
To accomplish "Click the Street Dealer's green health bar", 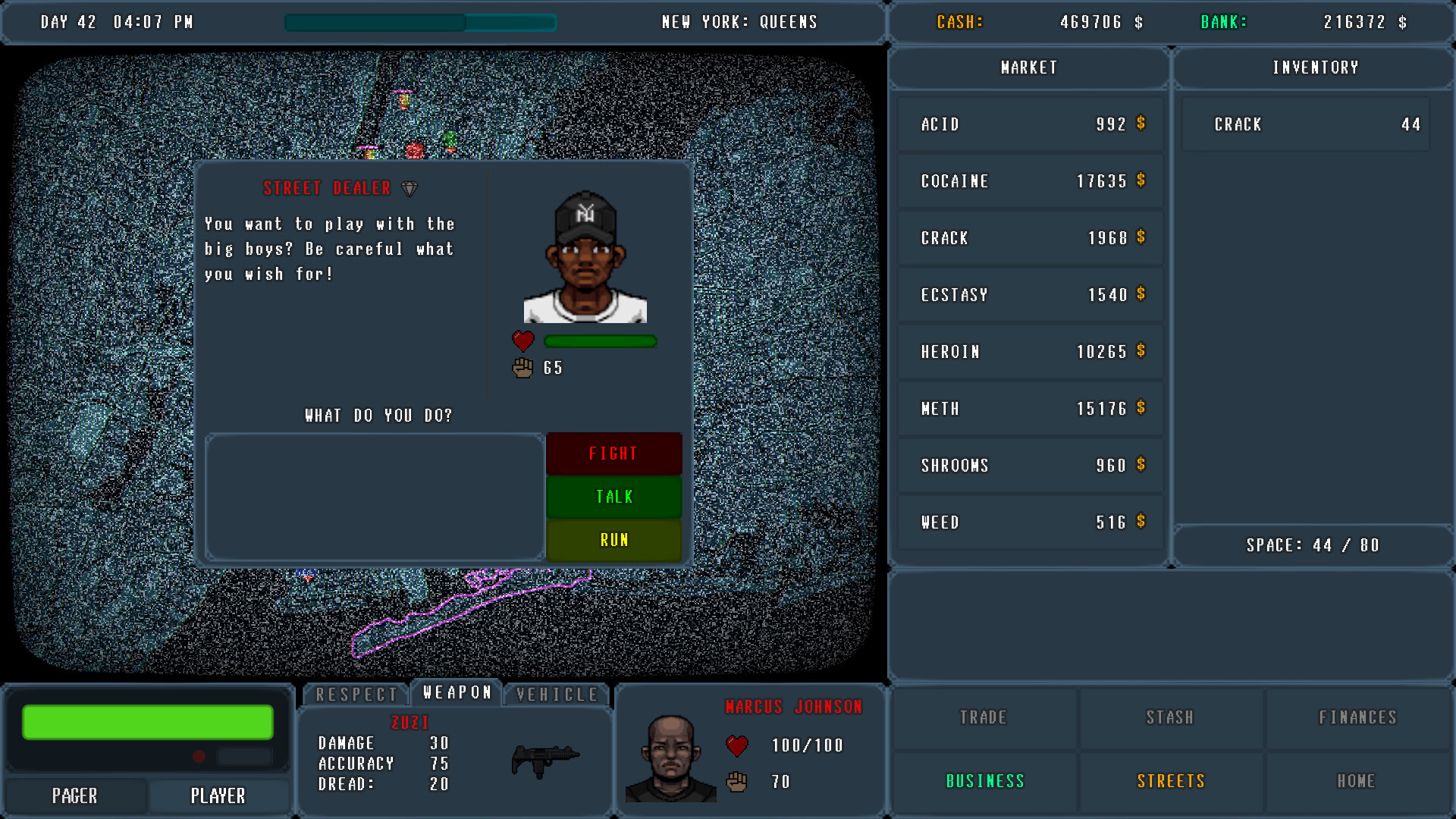I will (x=600, y=341).
